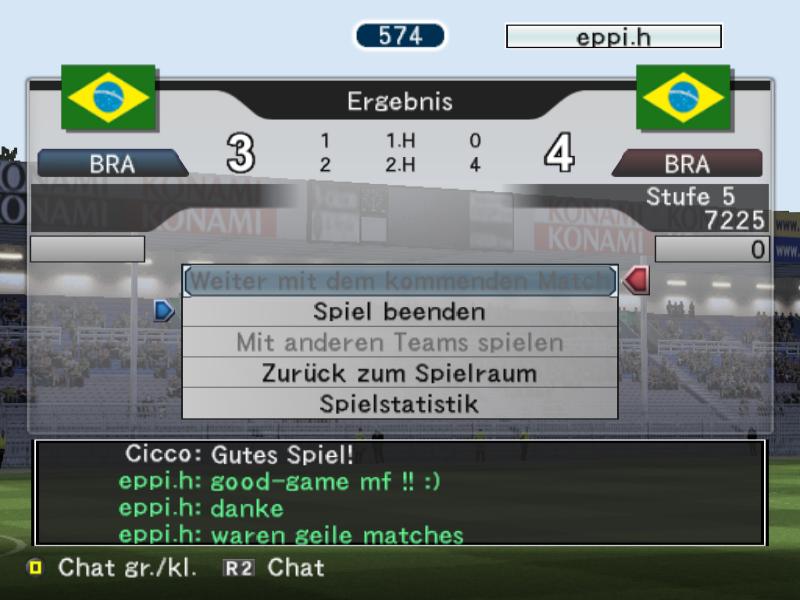Open the "Spielstatistik" match statistics
Image resolution: width=800 pixels, height=600 pixels.
400,404
